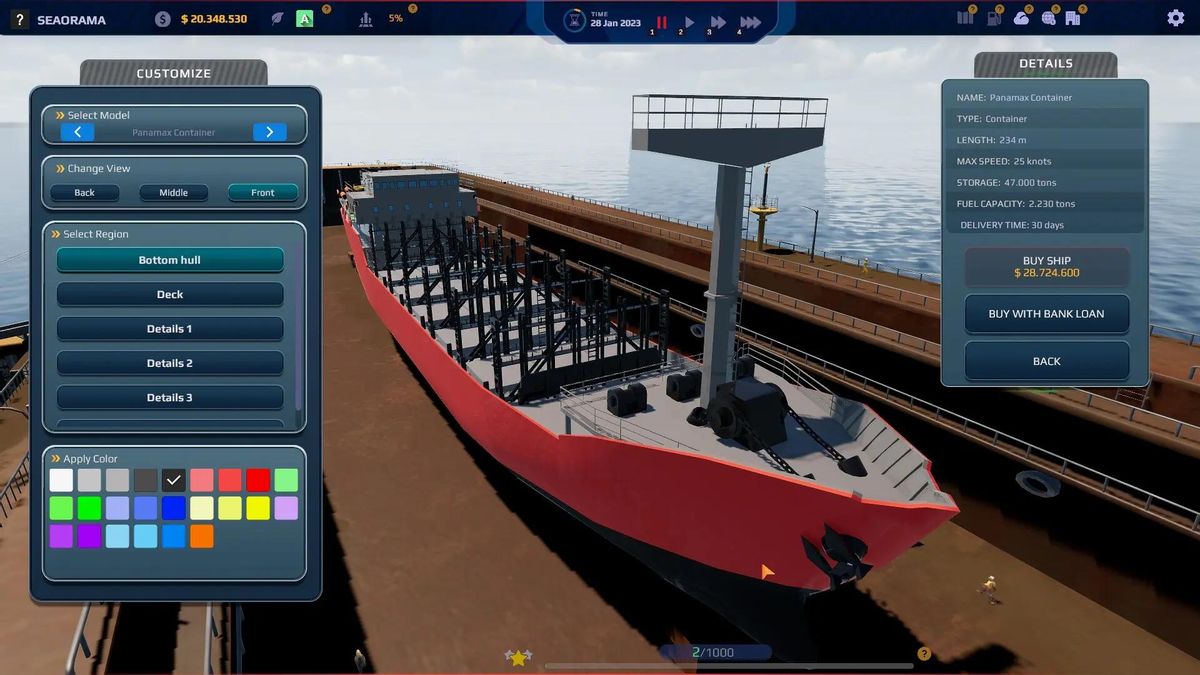Select the Details 3 region
Screen dimensions: 1200x675
[x=170, y=397]
